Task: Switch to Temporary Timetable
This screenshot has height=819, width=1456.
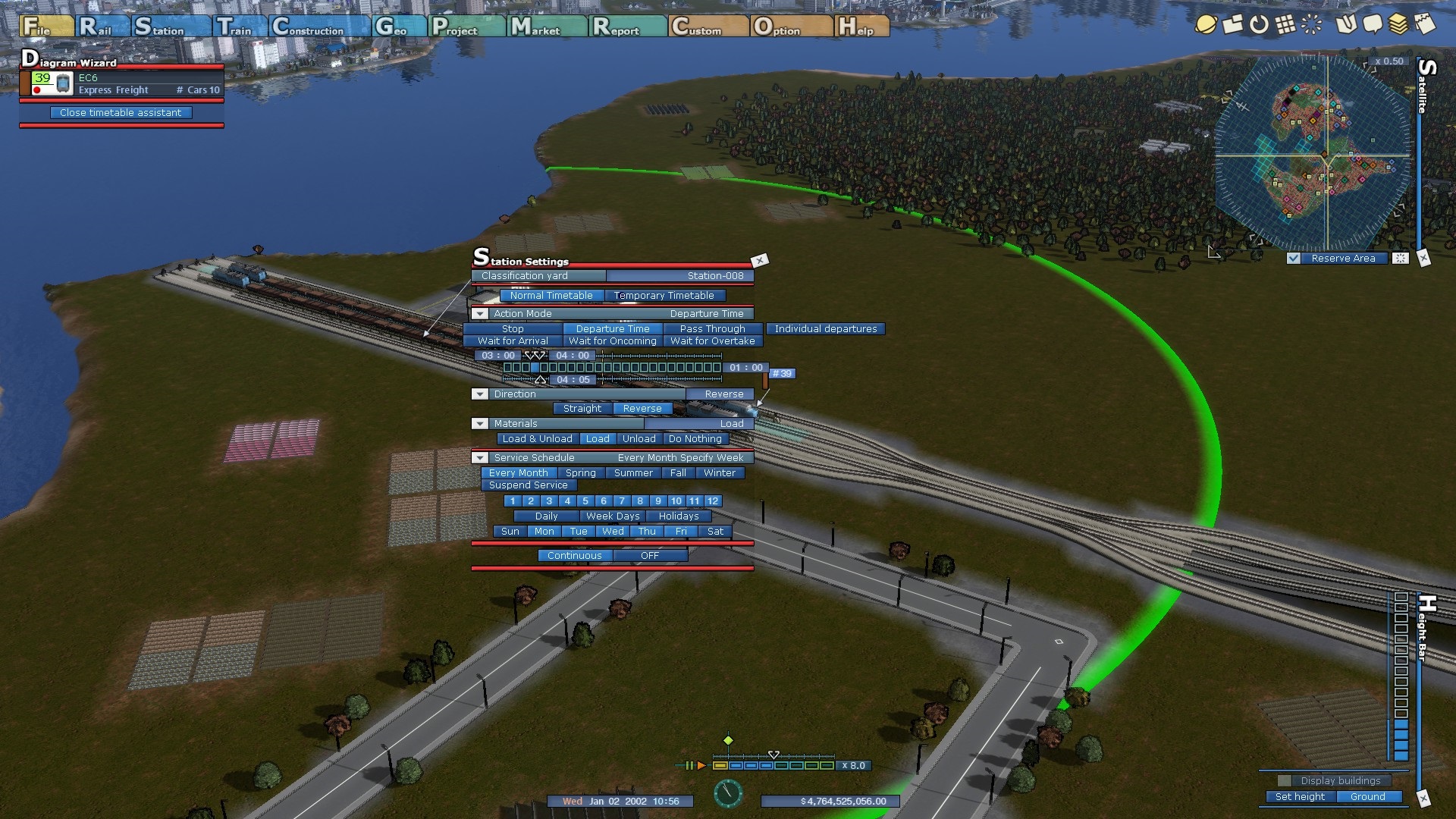Action: click(664, 296)
